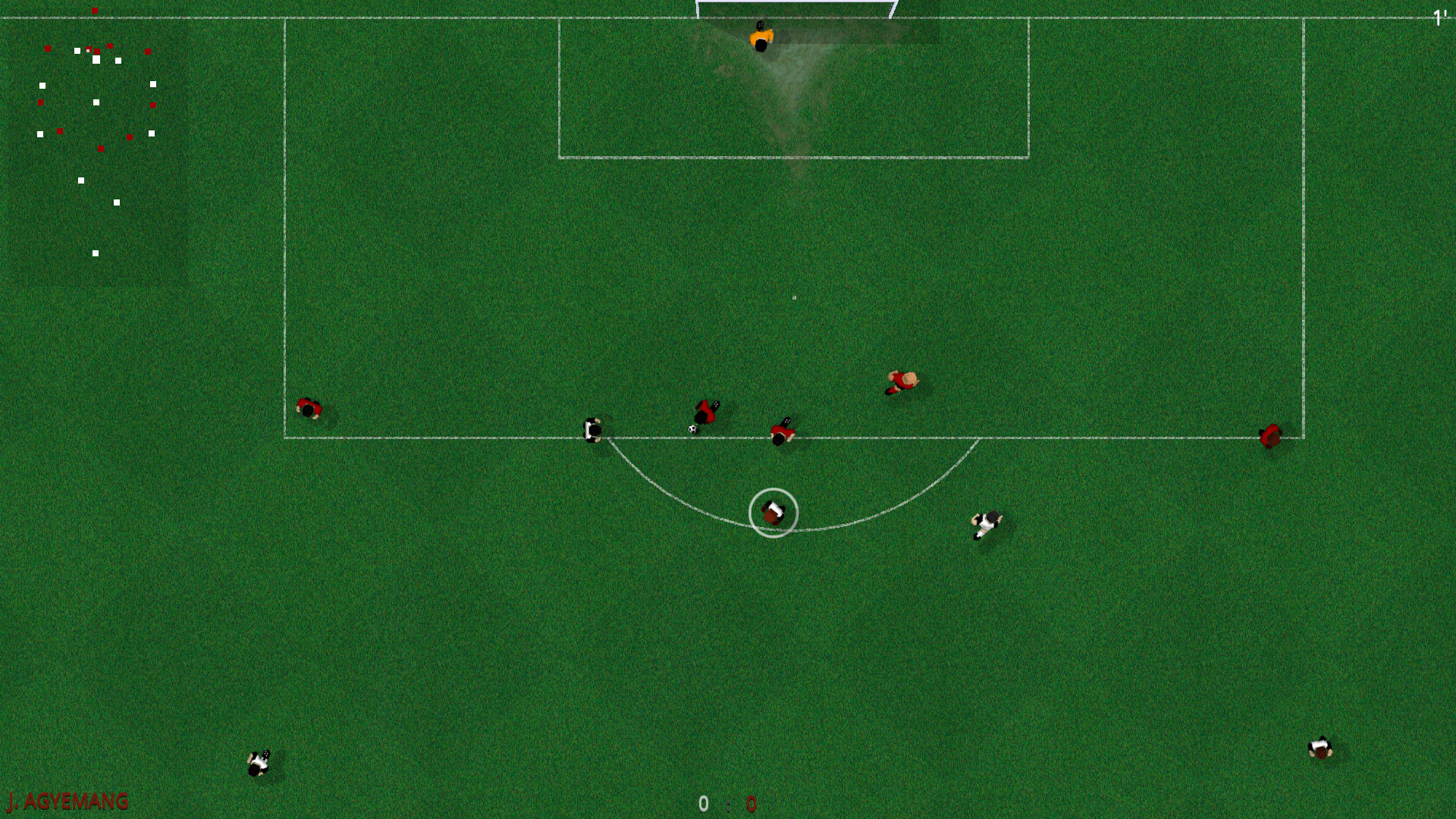
Task: Select the red player beside the ball carrier
Action: coord(783,434)
